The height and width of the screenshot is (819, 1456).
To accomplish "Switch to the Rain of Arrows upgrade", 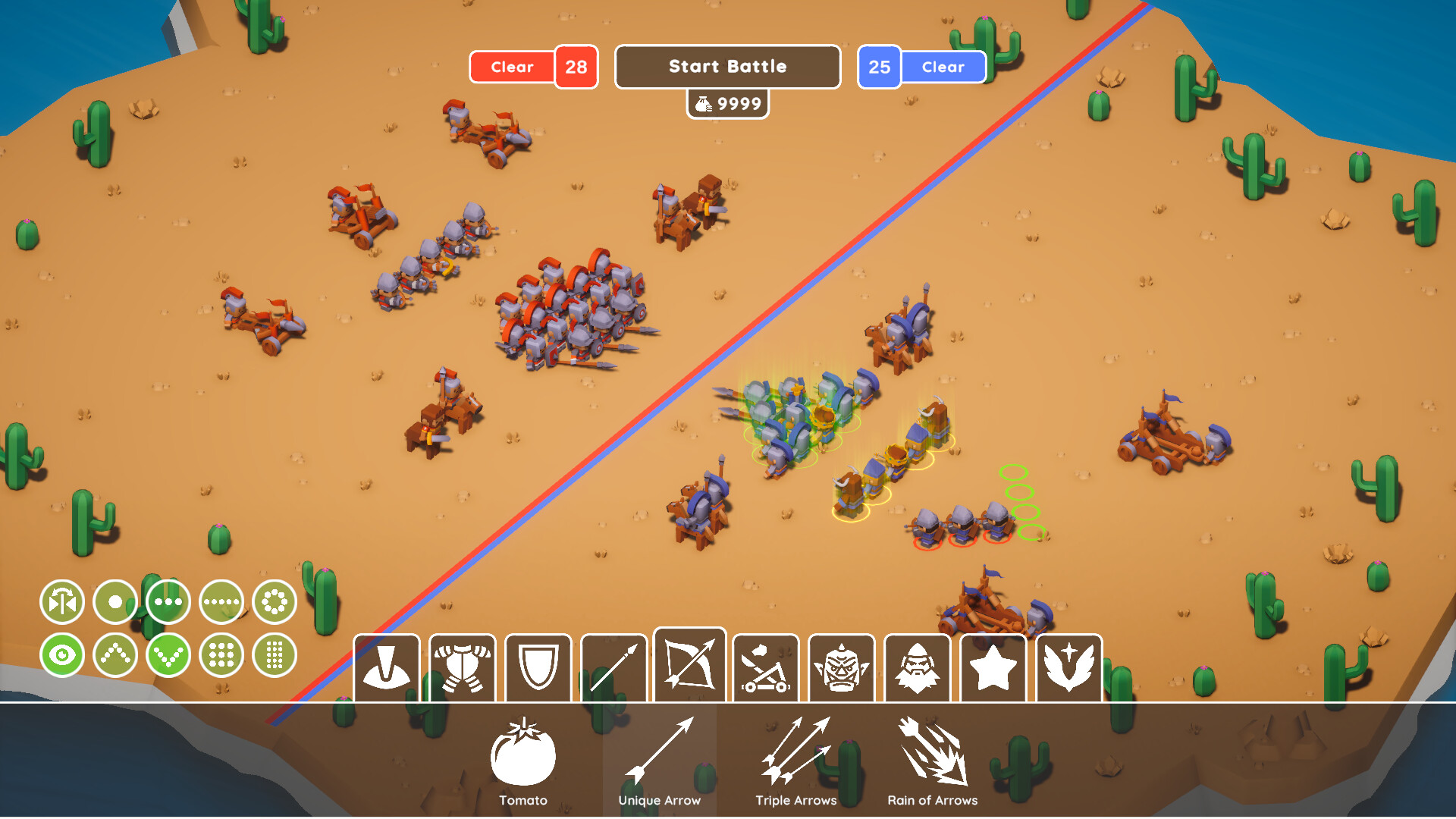I will tap(932, 758).
